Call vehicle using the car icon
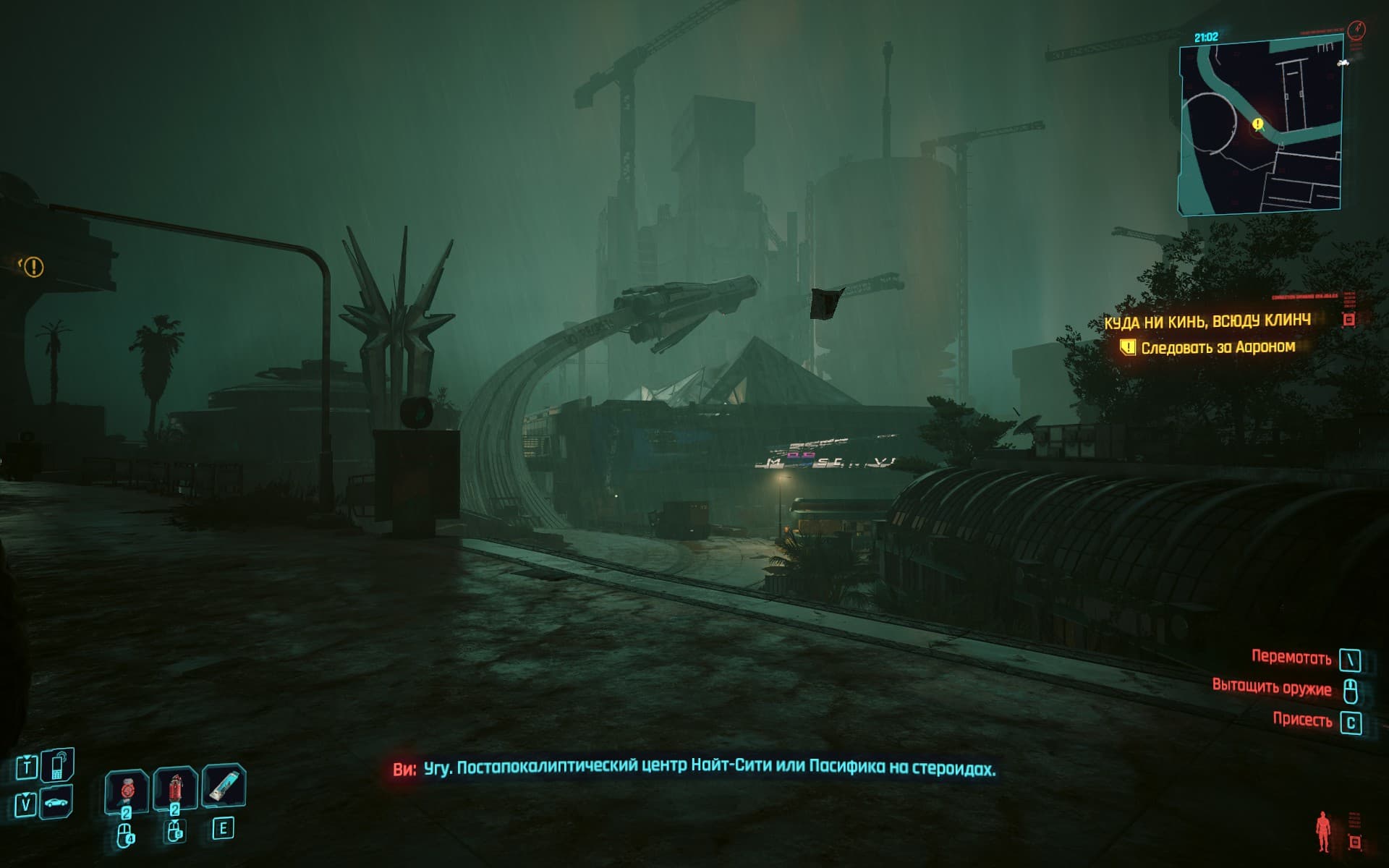Image resolution: width=1389 pixels, height=868 pixels. (x=56, y=803)
